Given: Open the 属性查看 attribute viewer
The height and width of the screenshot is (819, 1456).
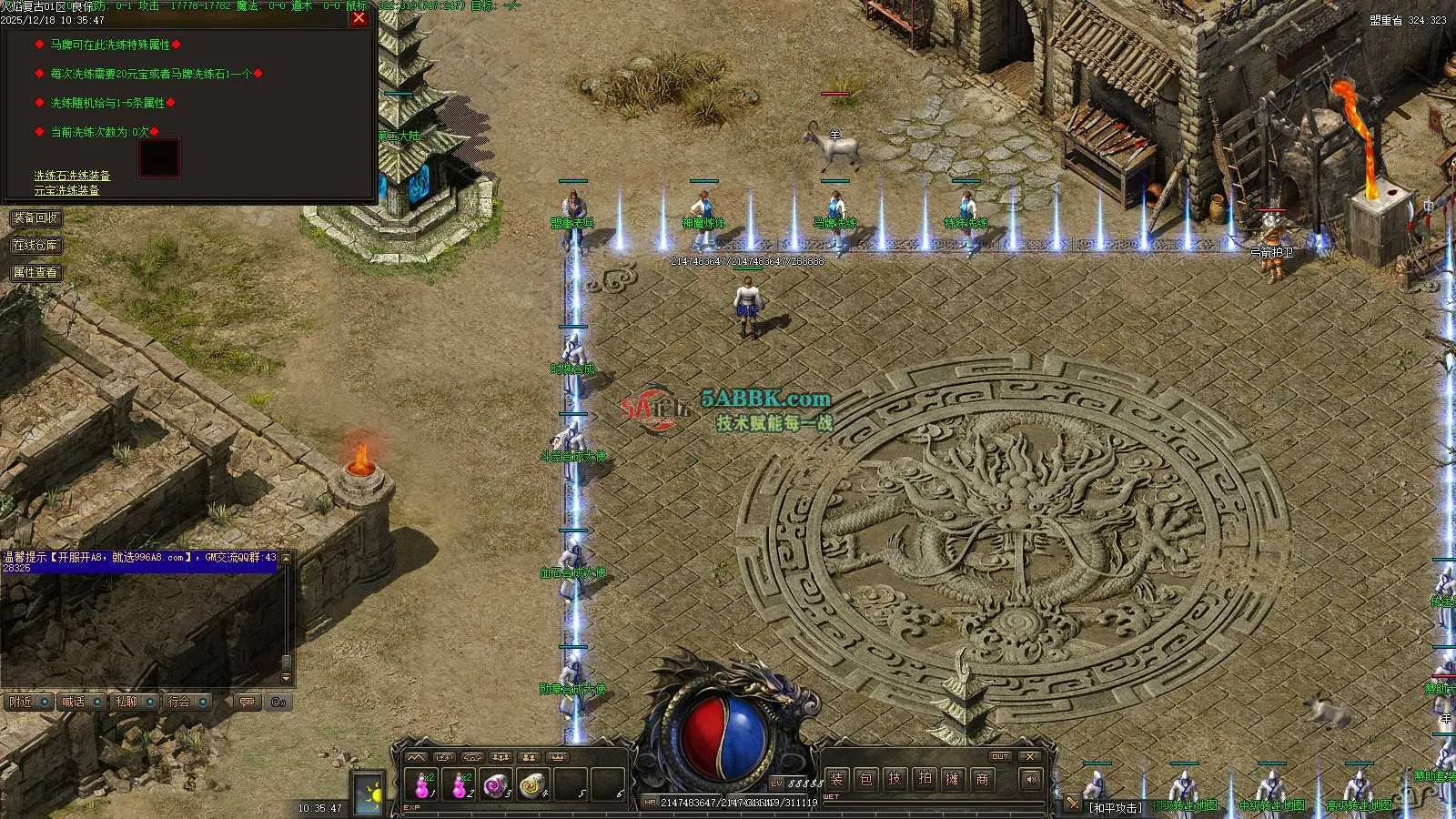Looking at the screenshot, I should [35, 273].
